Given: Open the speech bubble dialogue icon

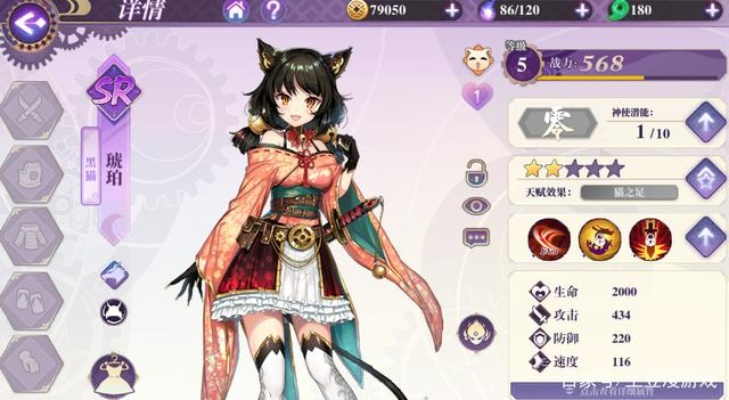Looking at the screenshot, I should [x=476, y=238].
